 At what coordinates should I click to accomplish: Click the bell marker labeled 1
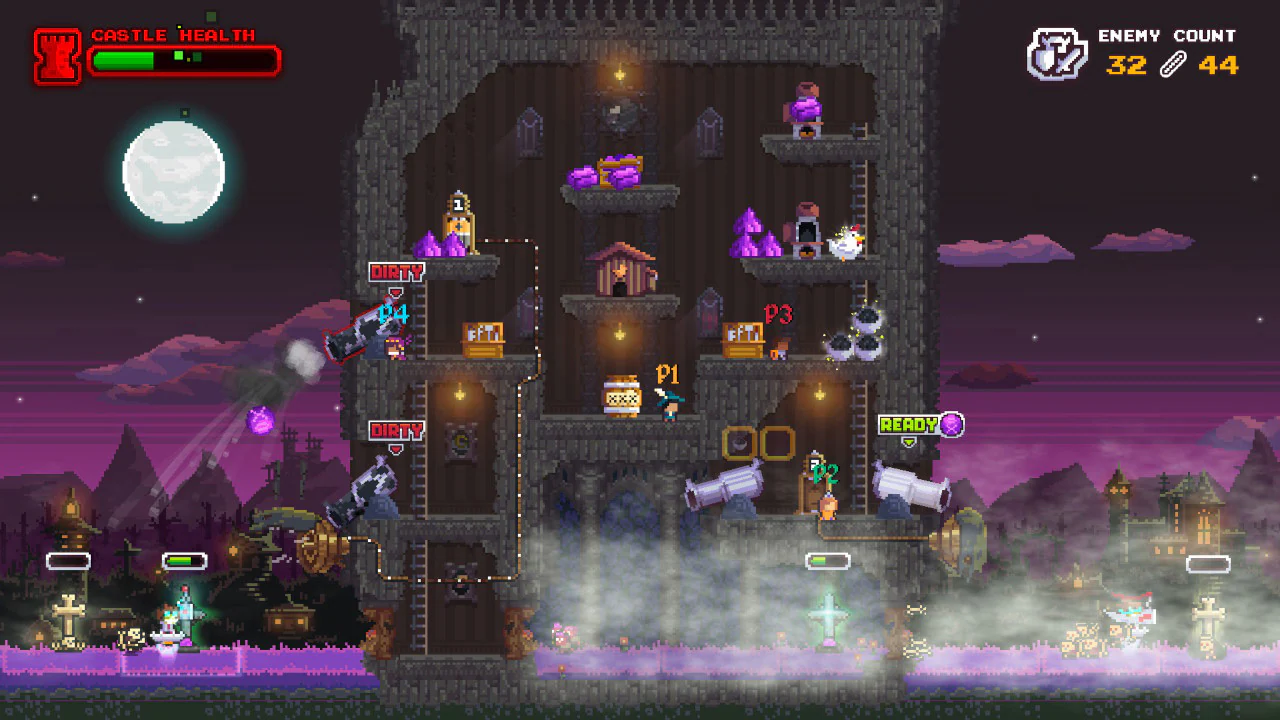(459, 215)
